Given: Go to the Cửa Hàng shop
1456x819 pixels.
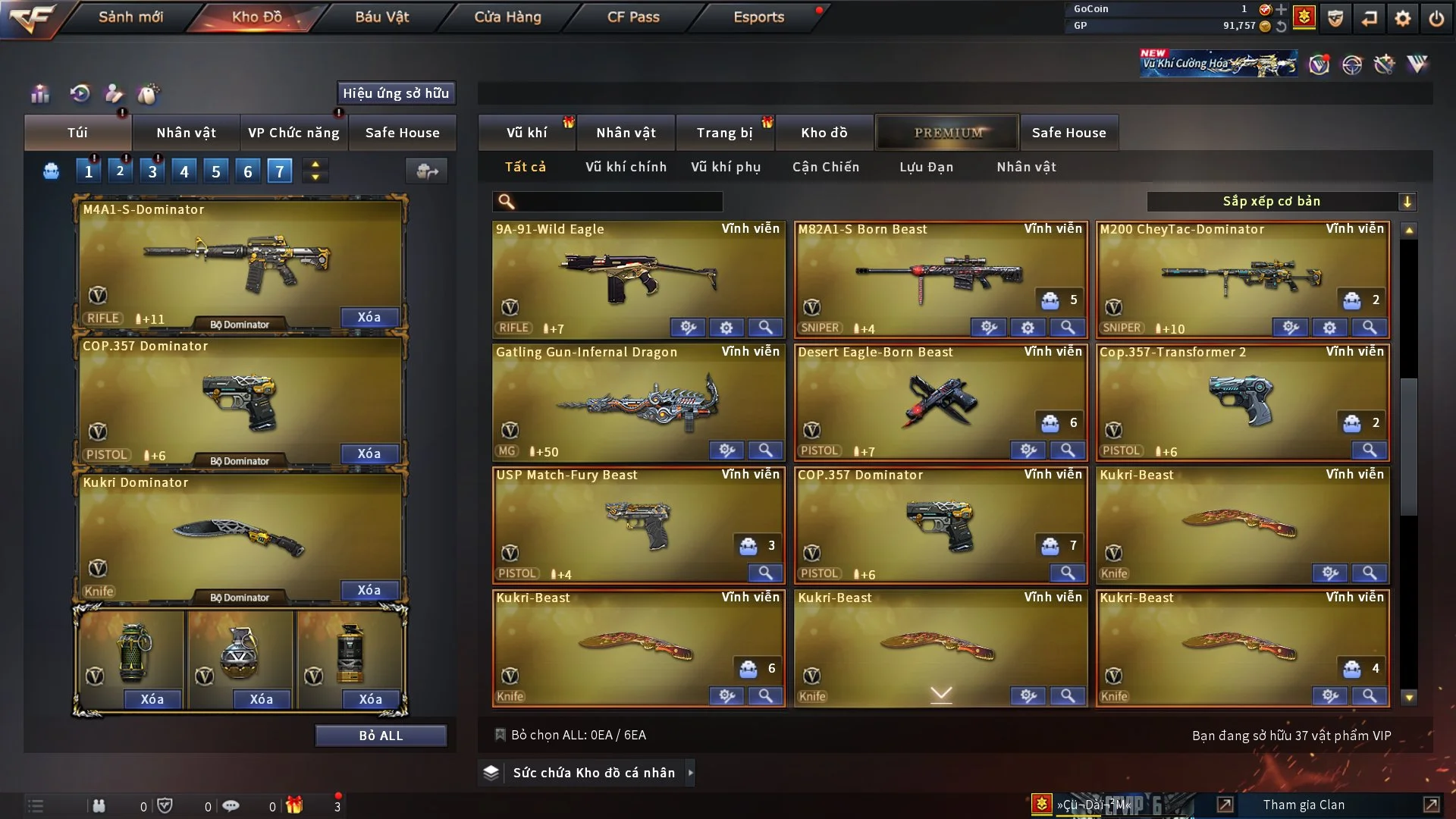Looking at the screenshot, I should tap(507, 17).
